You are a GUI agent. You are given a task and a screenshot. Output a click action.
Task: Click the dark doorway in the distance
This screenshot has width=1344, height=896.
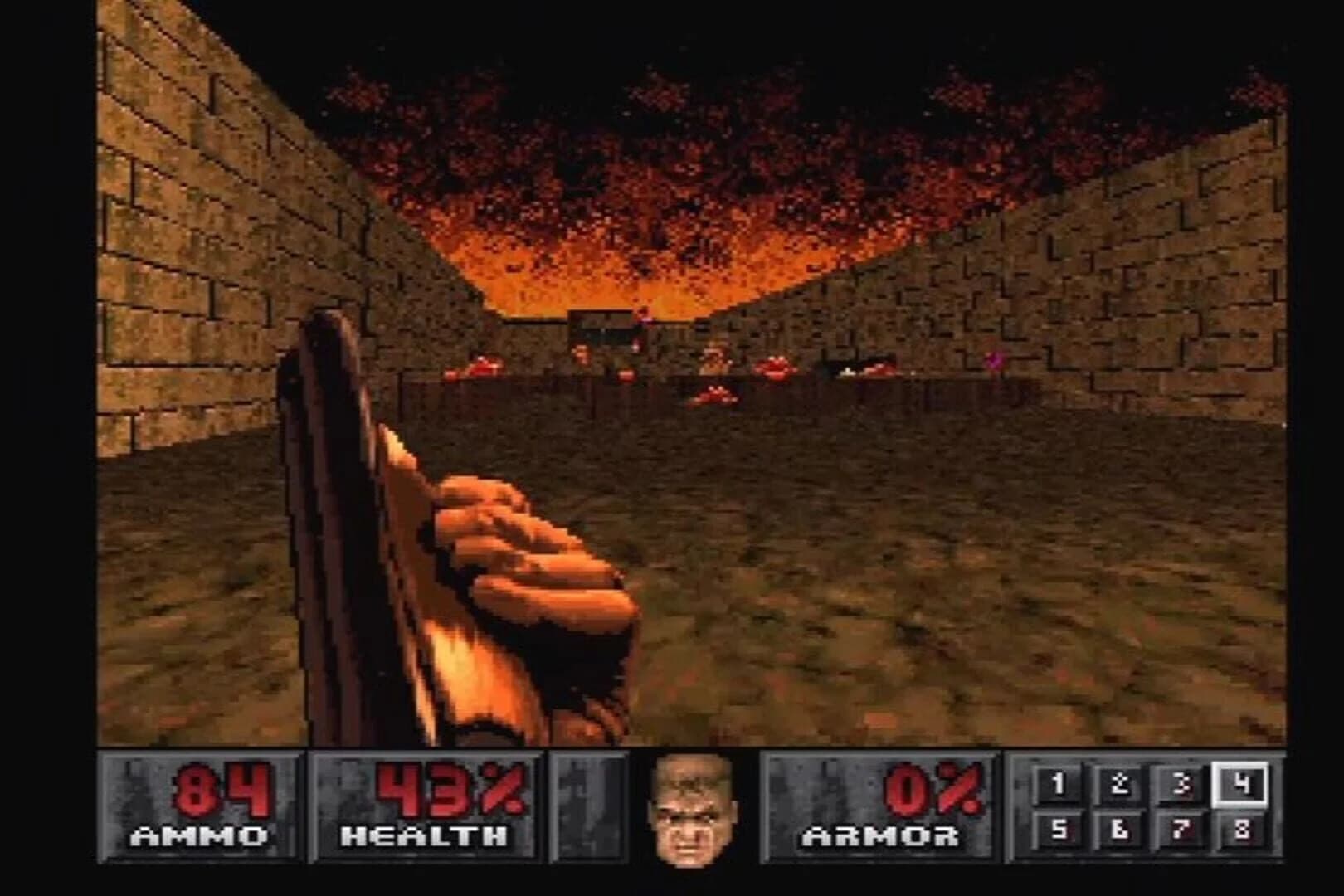[601, 332]
